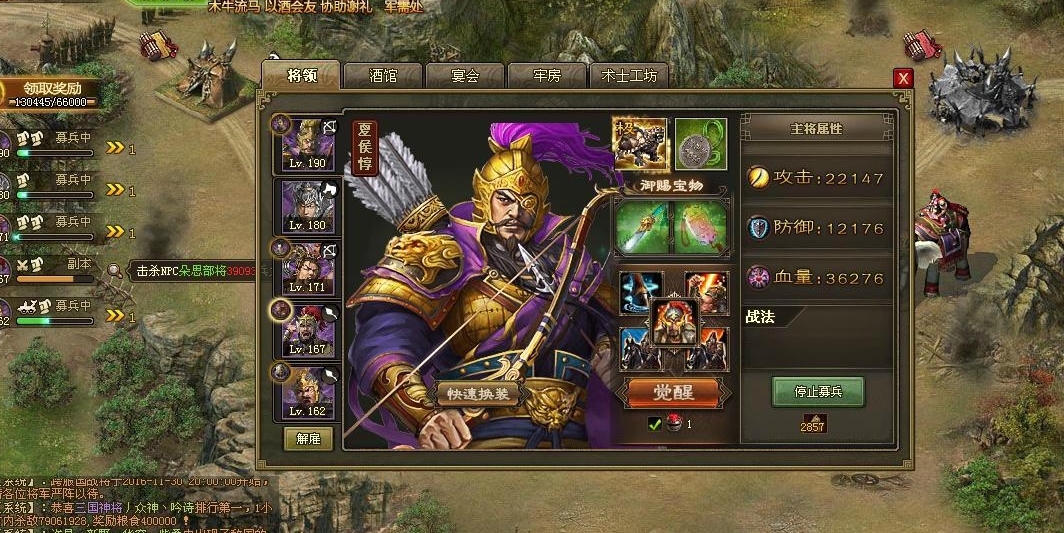Choose the Lv. 180 general portrait
Viewport: 1064px width, 533px height.
pos(307,205)
